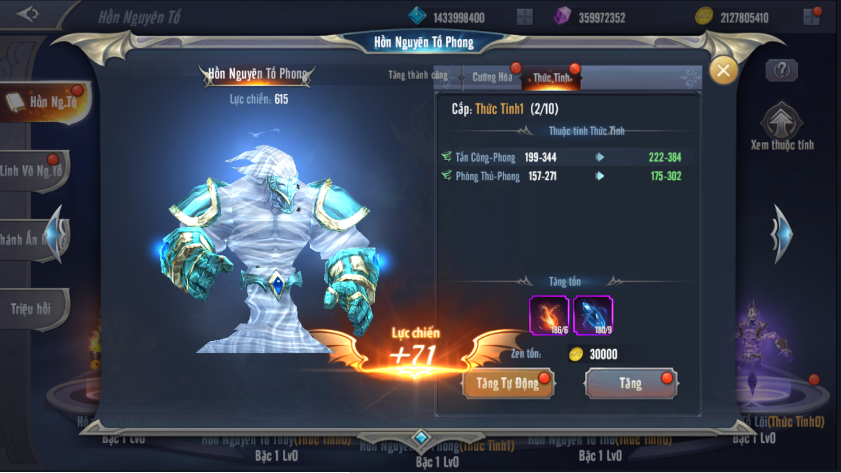
Task: Switch to the Cường Hóa tab
Action: pos(490,77)
